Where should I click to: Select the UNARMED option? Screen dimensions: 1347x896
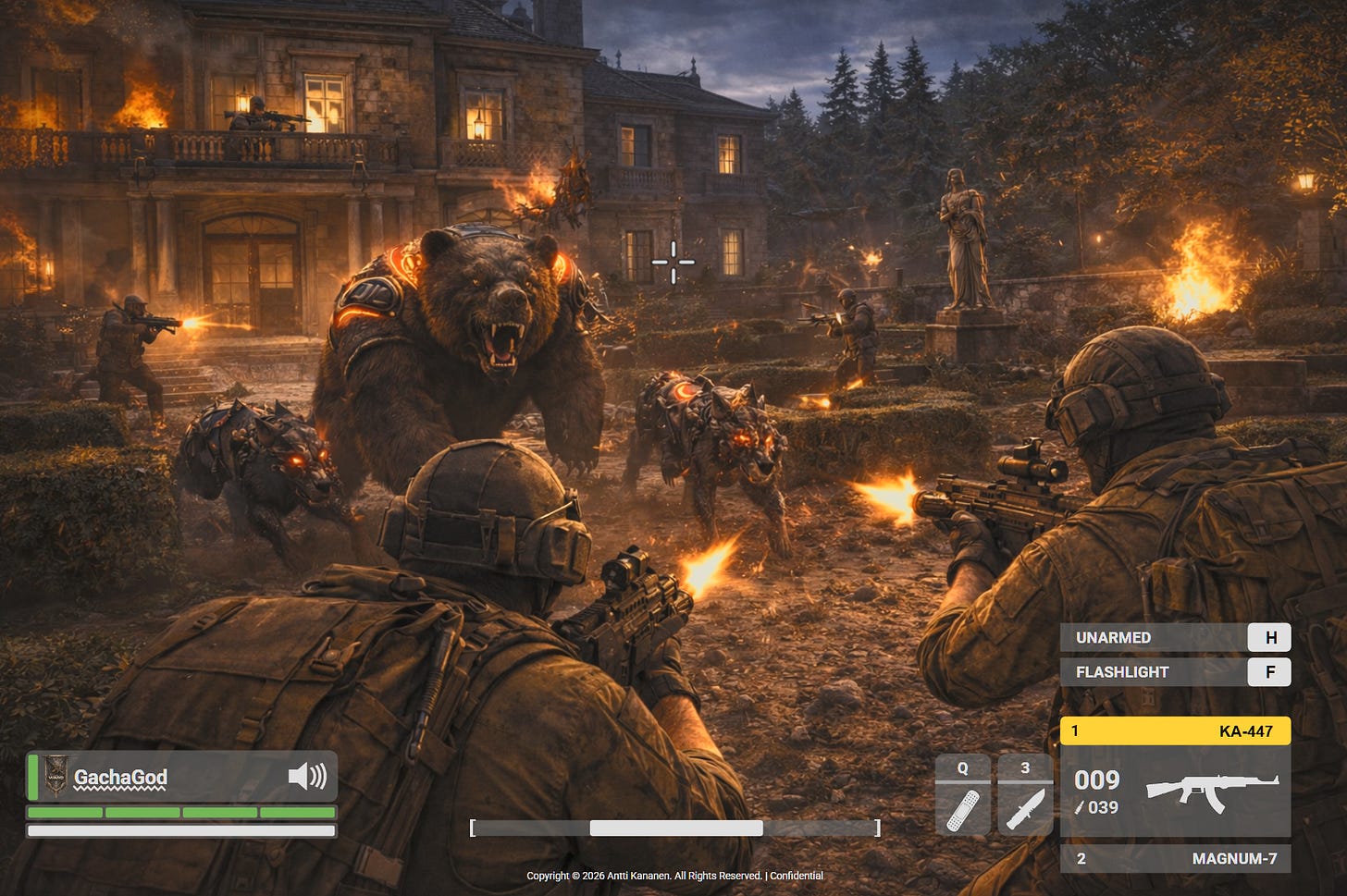[1175, 637]
